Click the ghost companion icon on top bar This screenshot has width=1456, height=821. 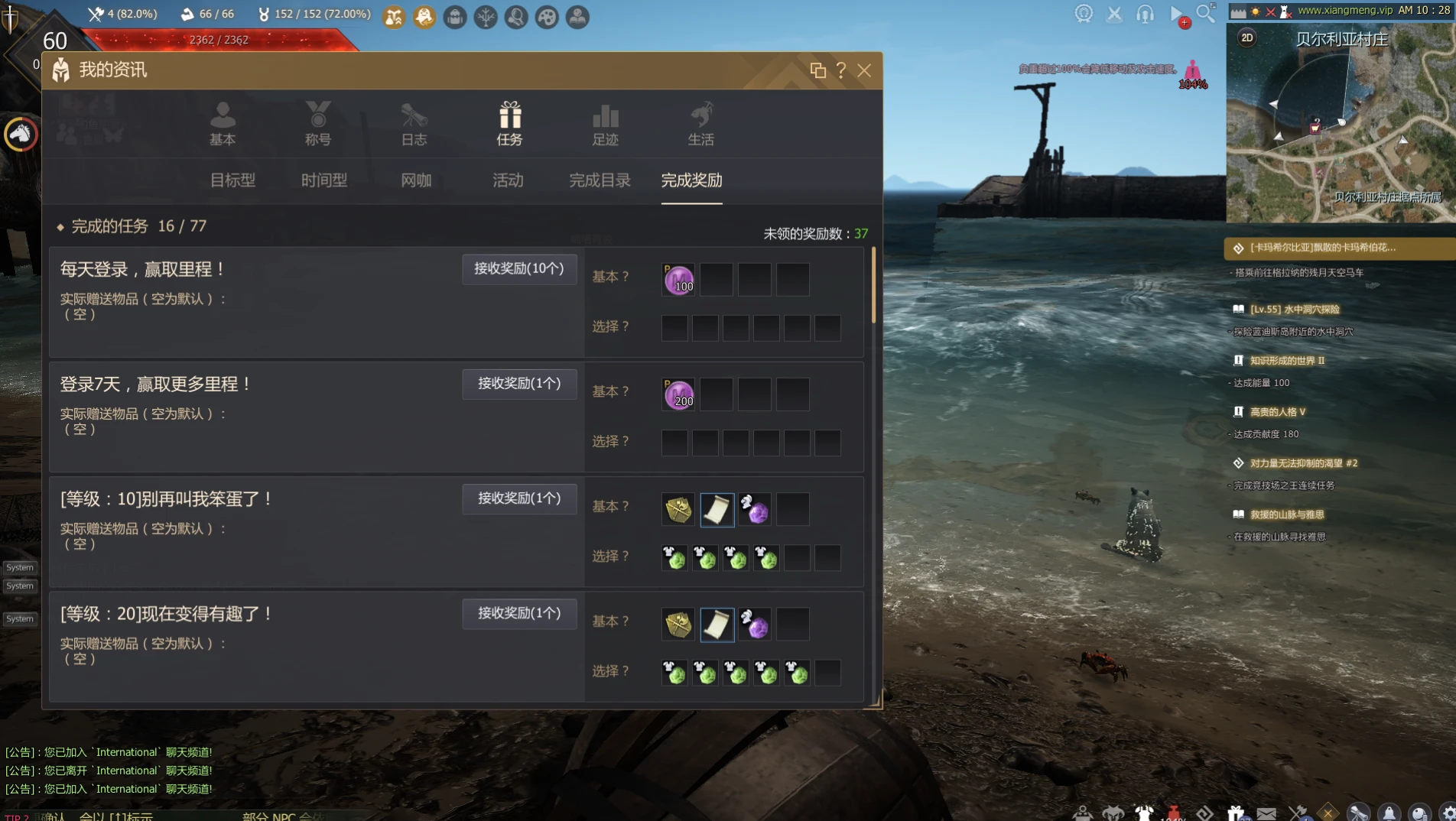[x=425, y=18]
